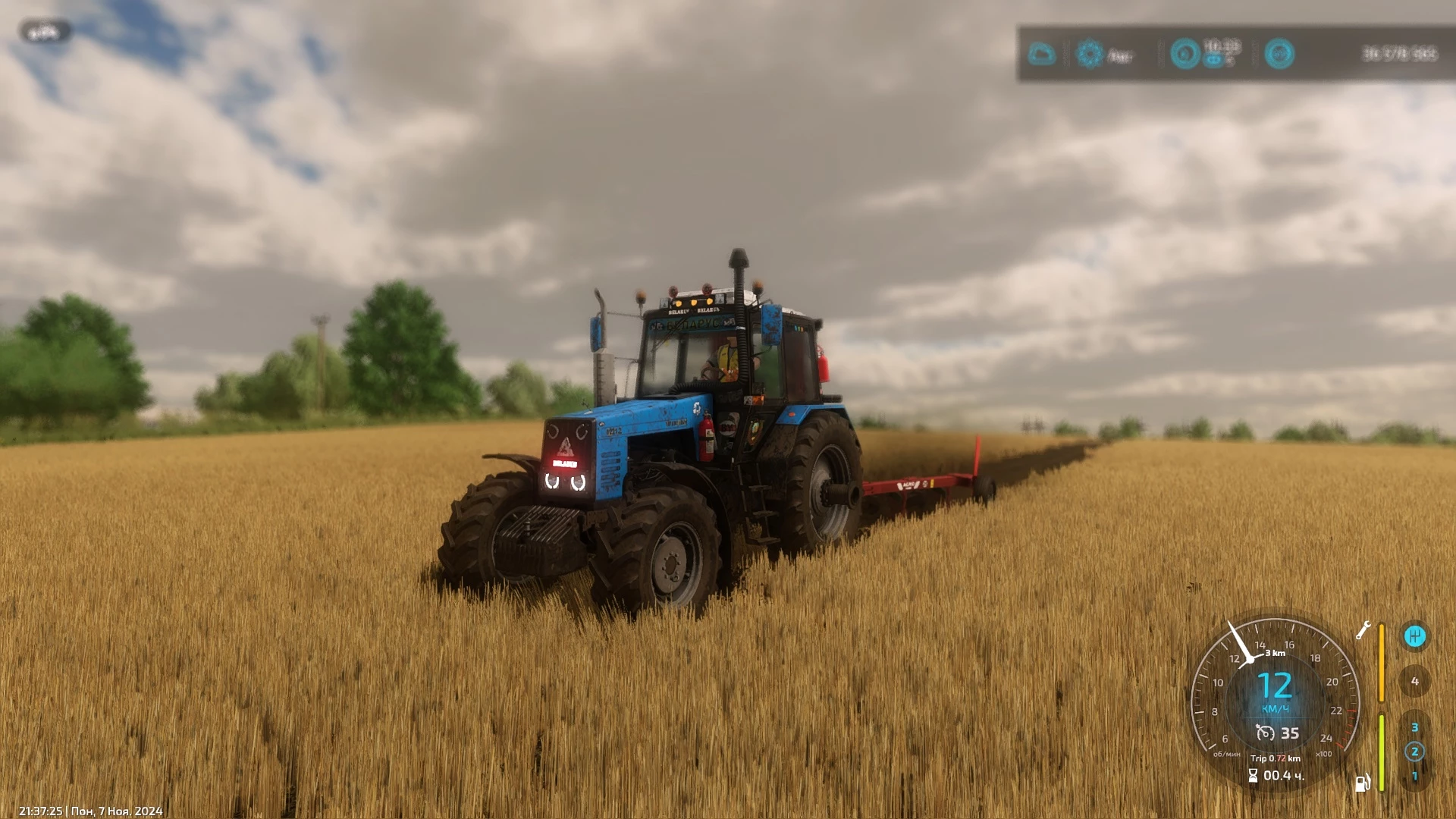Screen dimensions: 1456x819
Task: Click the wrench damage indicator icon
Action: tap(1363, 630)
